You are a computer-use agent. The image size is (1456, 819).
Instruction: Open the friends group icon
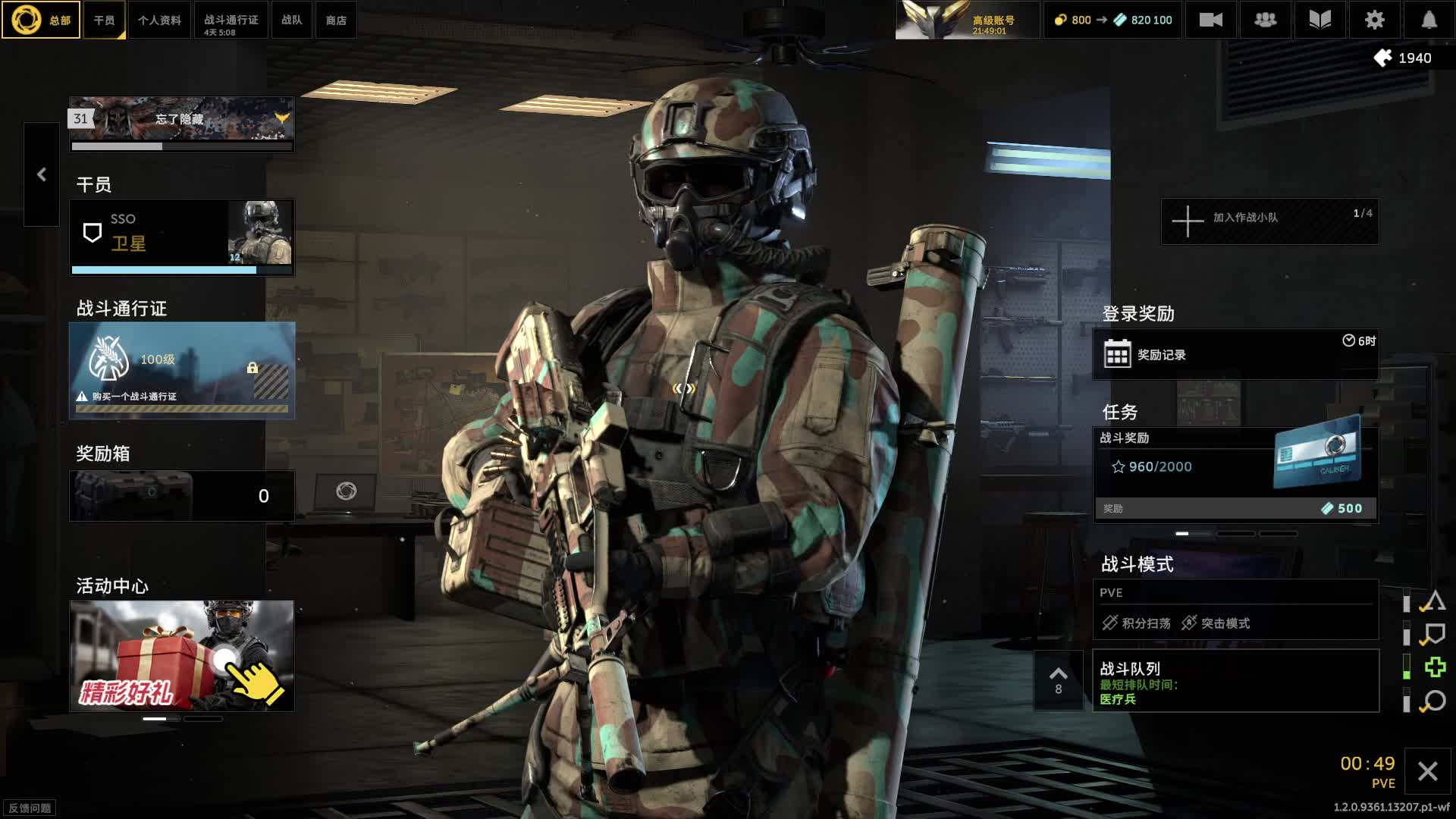point(1265,20)
